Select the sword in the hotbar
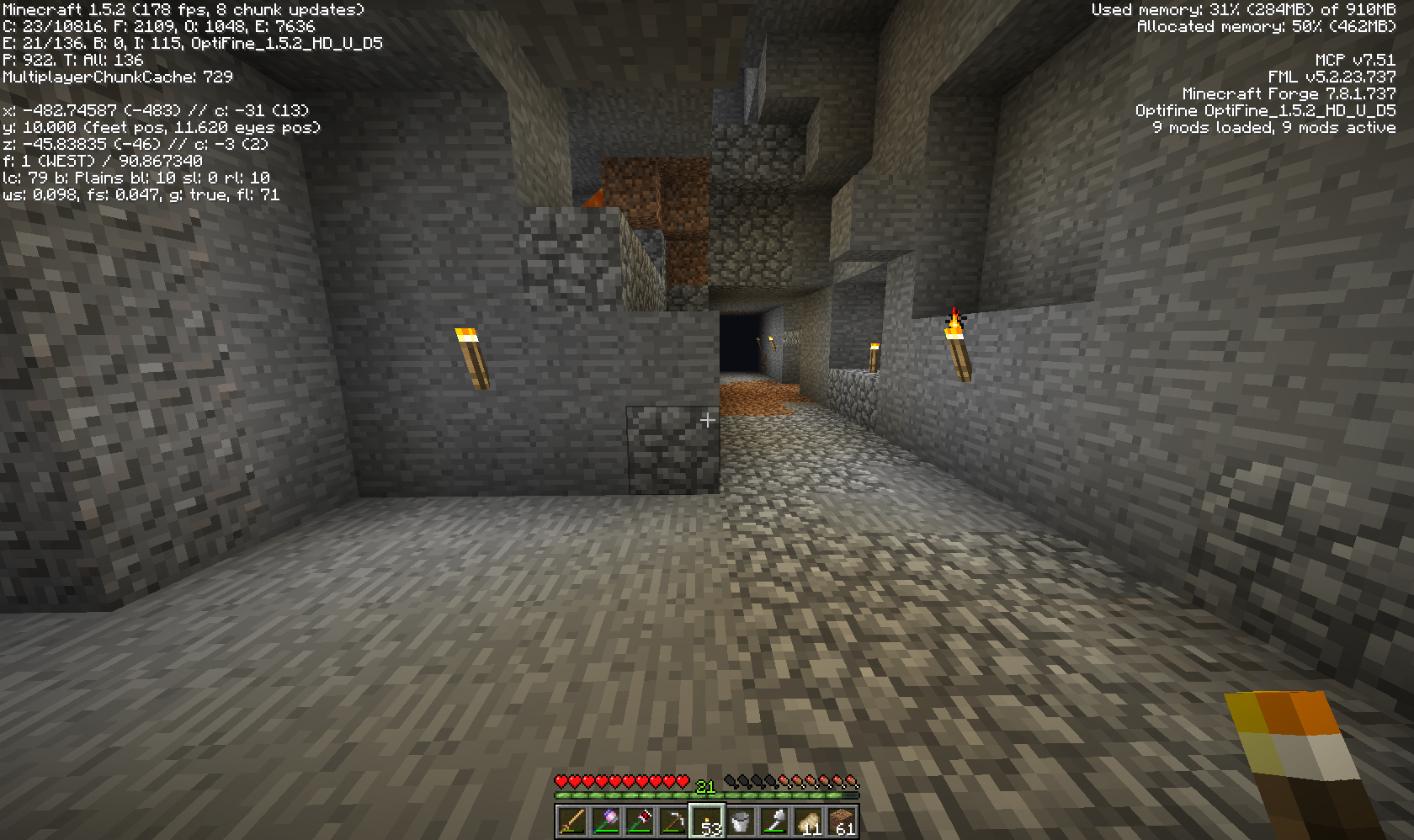This screenshot has width=1414, height=840. [x=572, y=821]
